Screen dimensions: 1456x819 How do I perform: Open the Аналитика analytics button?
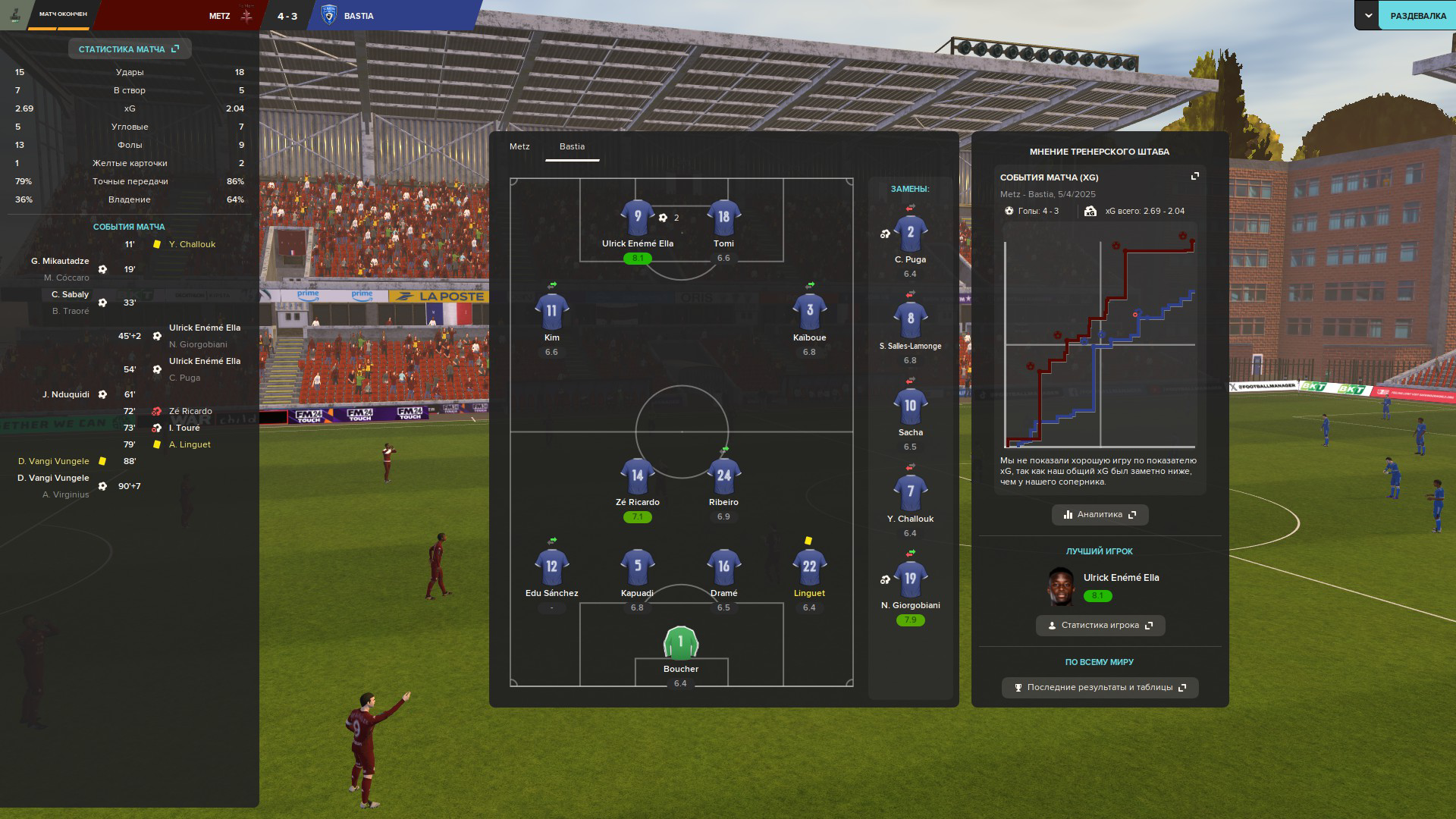[x=1100, y=515]
